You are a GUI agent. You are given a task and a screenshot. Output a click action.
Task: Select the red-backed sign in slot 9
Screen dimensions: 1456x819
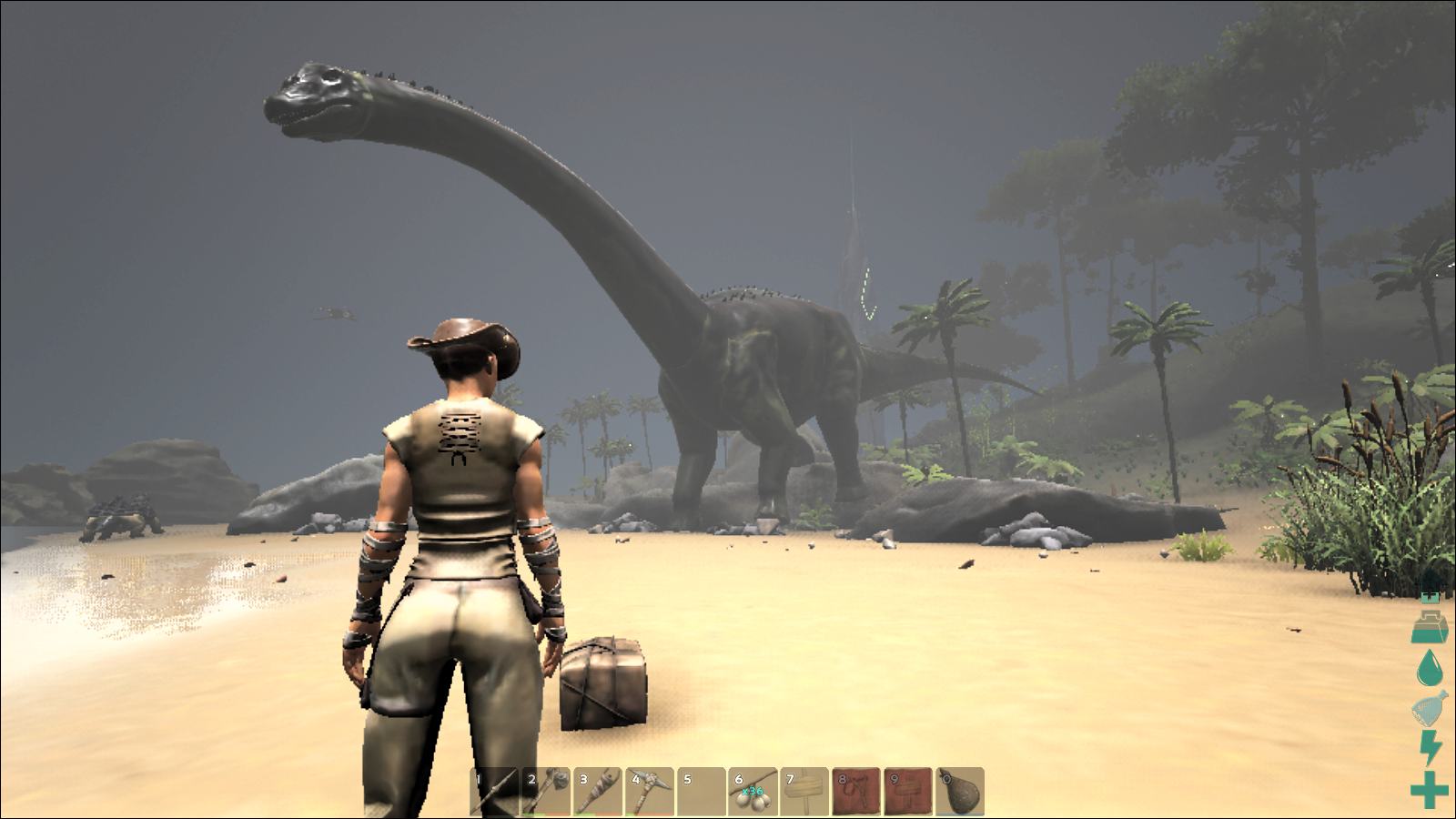pos(908,792)
